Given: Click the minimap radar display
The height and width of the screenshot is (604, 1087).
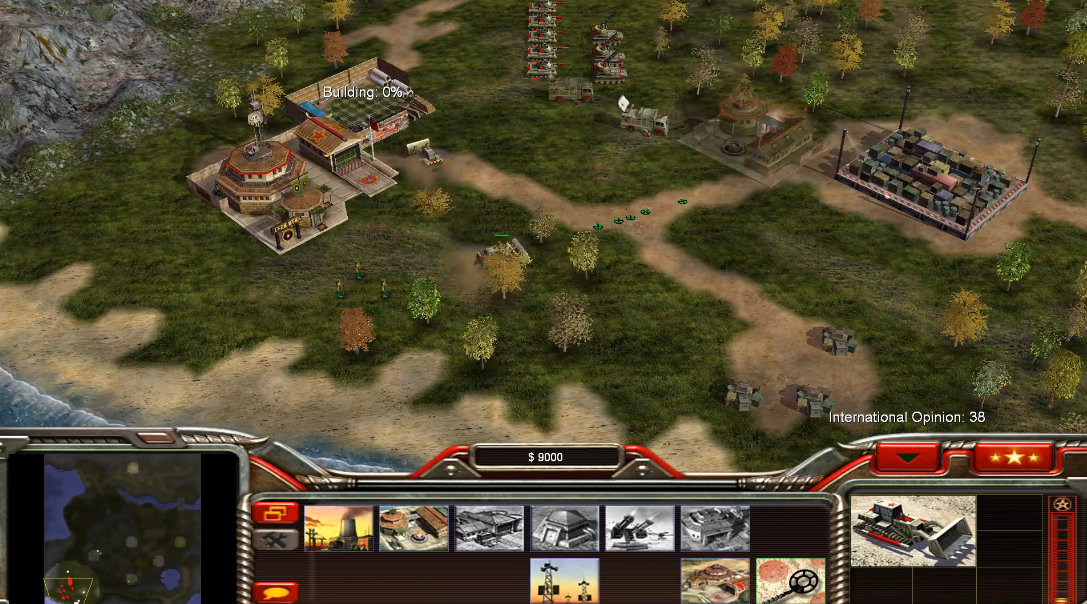Looking at the screenshot, I should [123, 527].
